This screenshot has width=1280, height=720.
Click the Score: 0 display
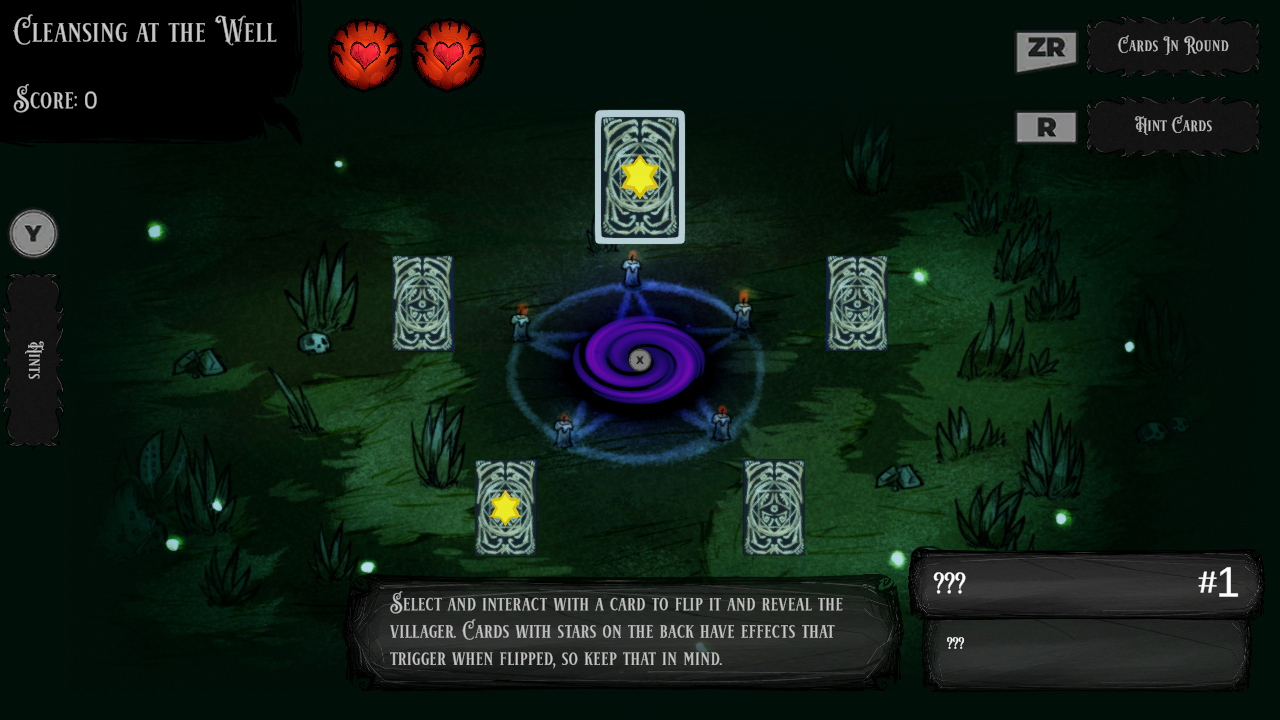tap(54, 100)
